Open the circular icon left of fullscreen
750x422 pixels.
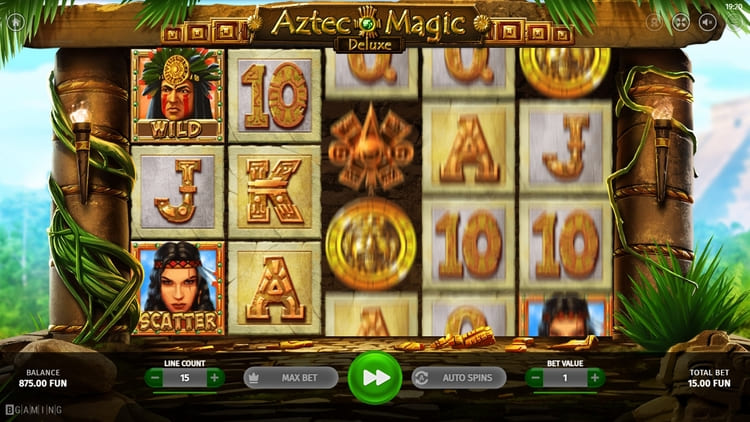click(654, 21)
